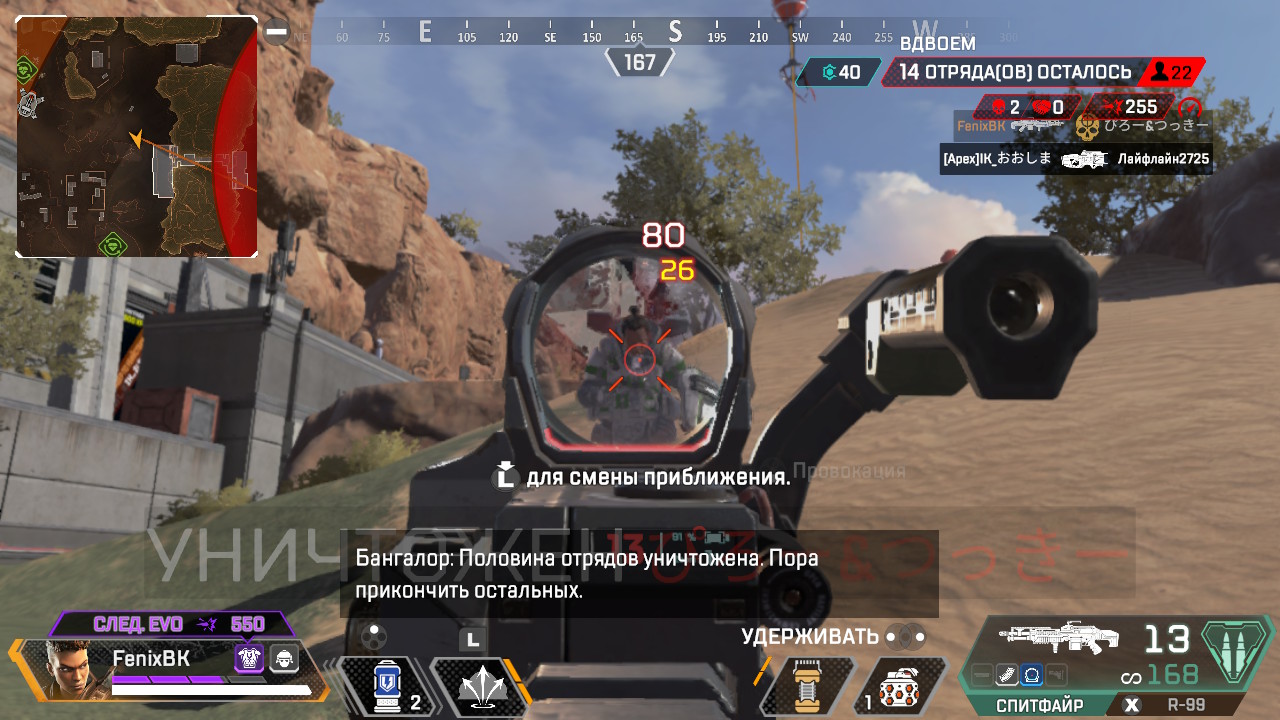Screen dimensions: 1280x720
Task: Click the minimap in the corner
Action: (x=137, y=137)
